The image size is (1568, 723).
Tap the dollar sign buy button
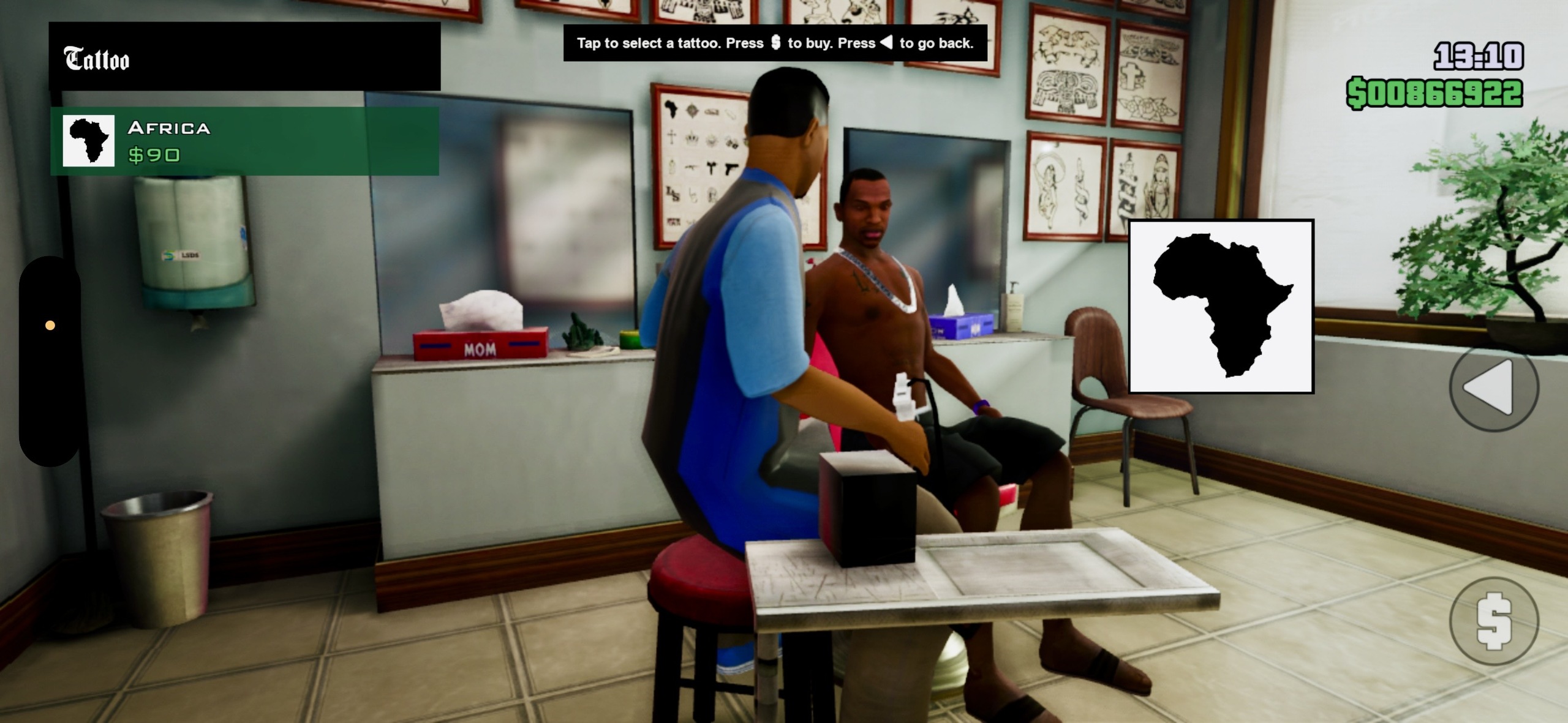1494,621
